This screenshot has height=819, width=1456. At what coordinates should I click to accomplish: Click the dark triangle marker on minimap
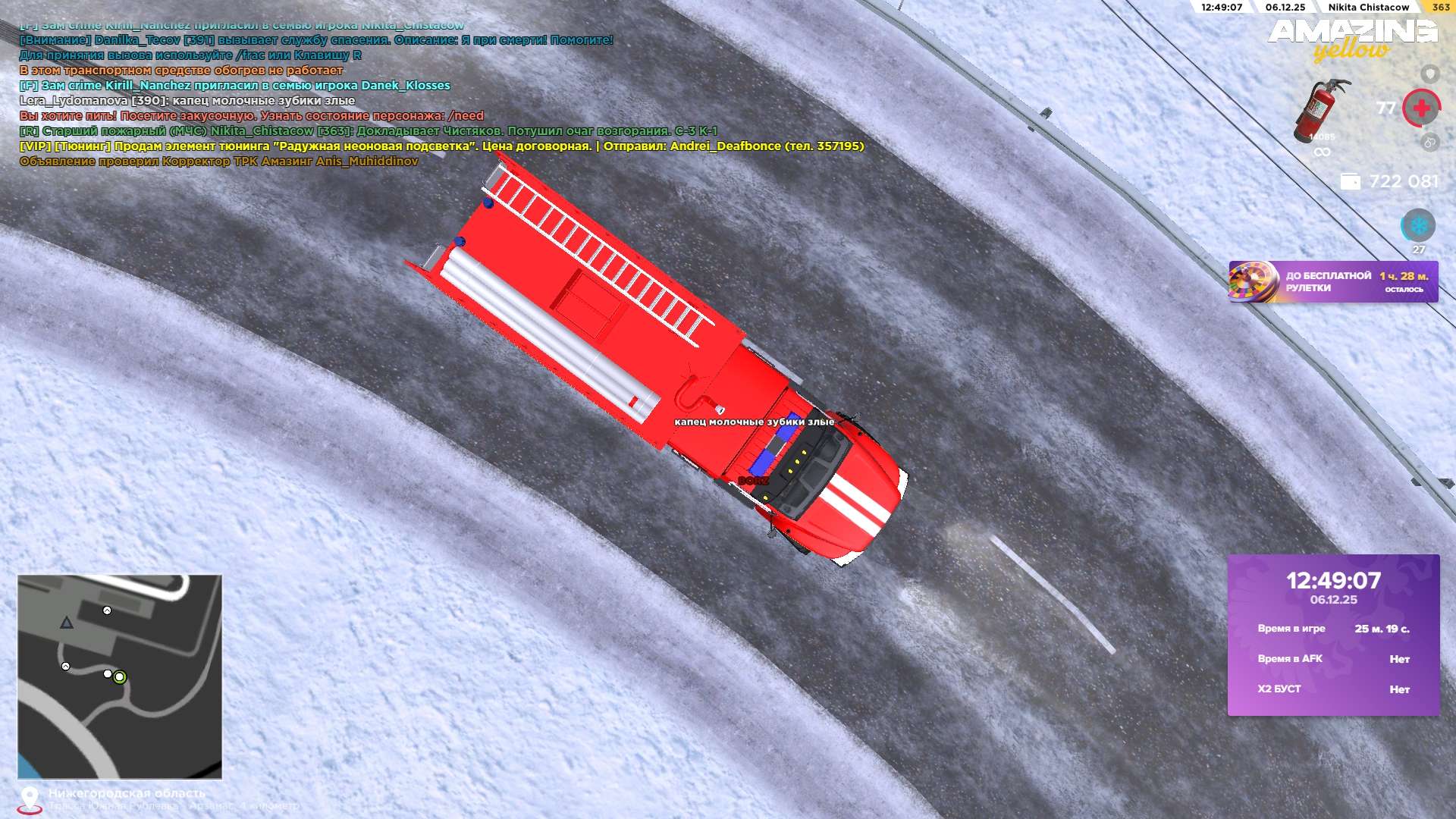click(x=67, y=623)
